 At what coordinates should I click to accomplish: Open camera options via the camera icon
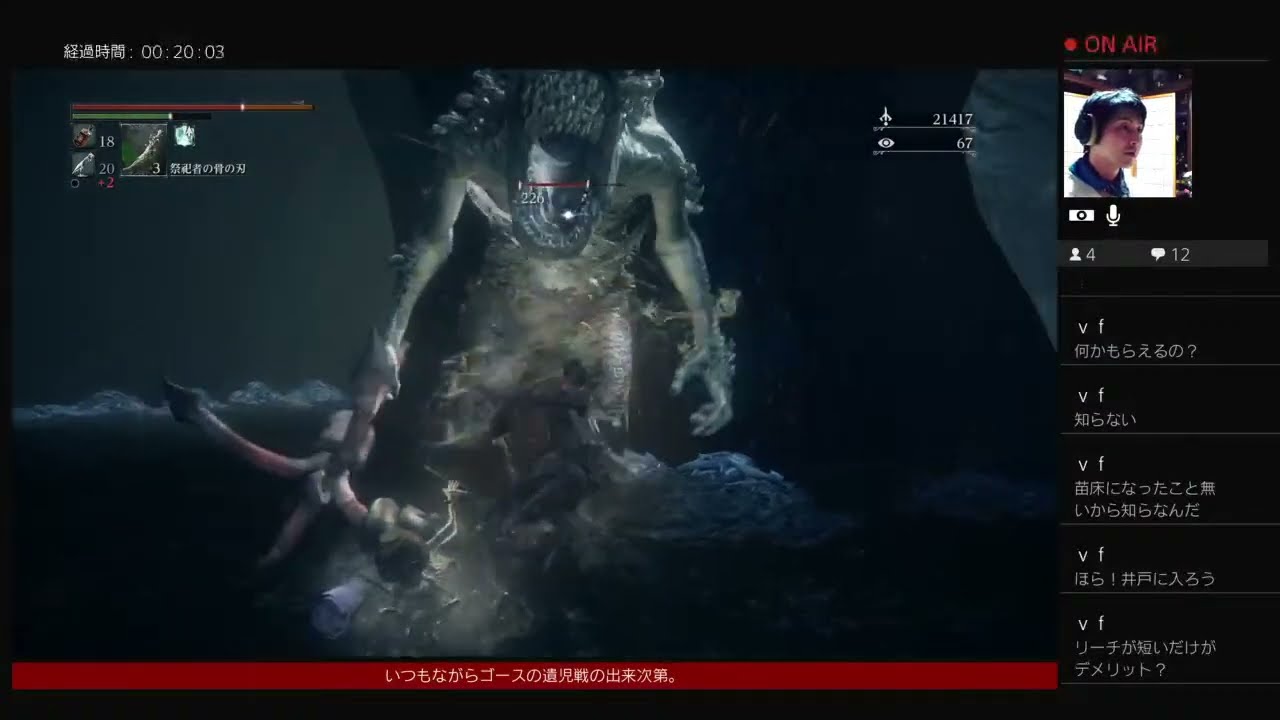point(1082,214)
